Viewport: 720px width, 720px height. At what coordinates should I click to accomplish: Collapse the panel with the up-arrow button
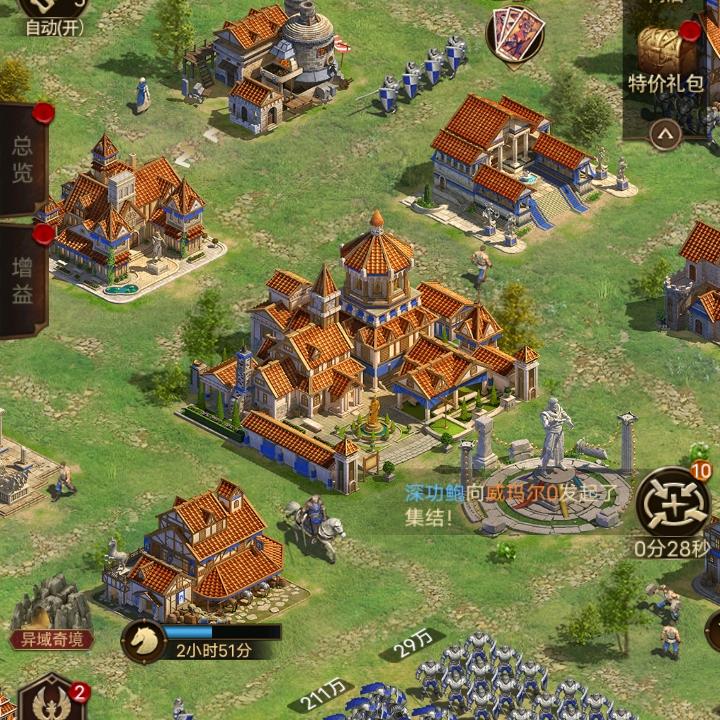pyautogui.click(x=665, y=133)
